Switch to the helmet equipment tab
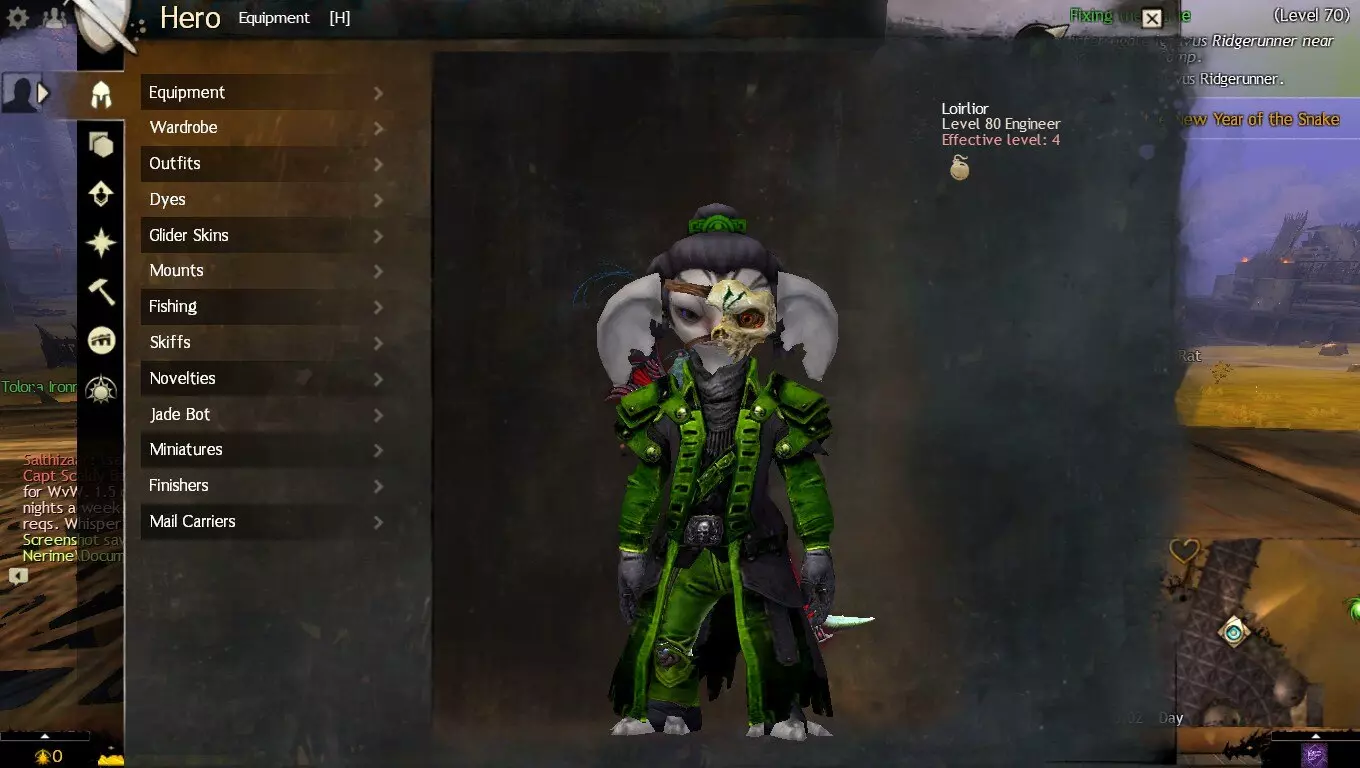Image resolution: width=1360 pixels, height=768 pixels. click(101, 95)
